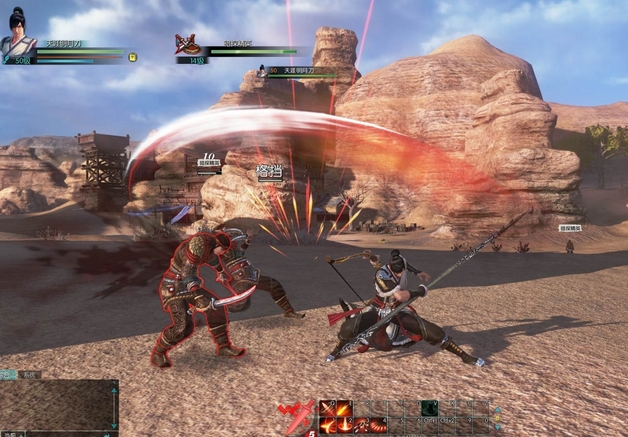
Task: Trigger the fan-of-flames skill in slot 4
Action: coord(378,425)
